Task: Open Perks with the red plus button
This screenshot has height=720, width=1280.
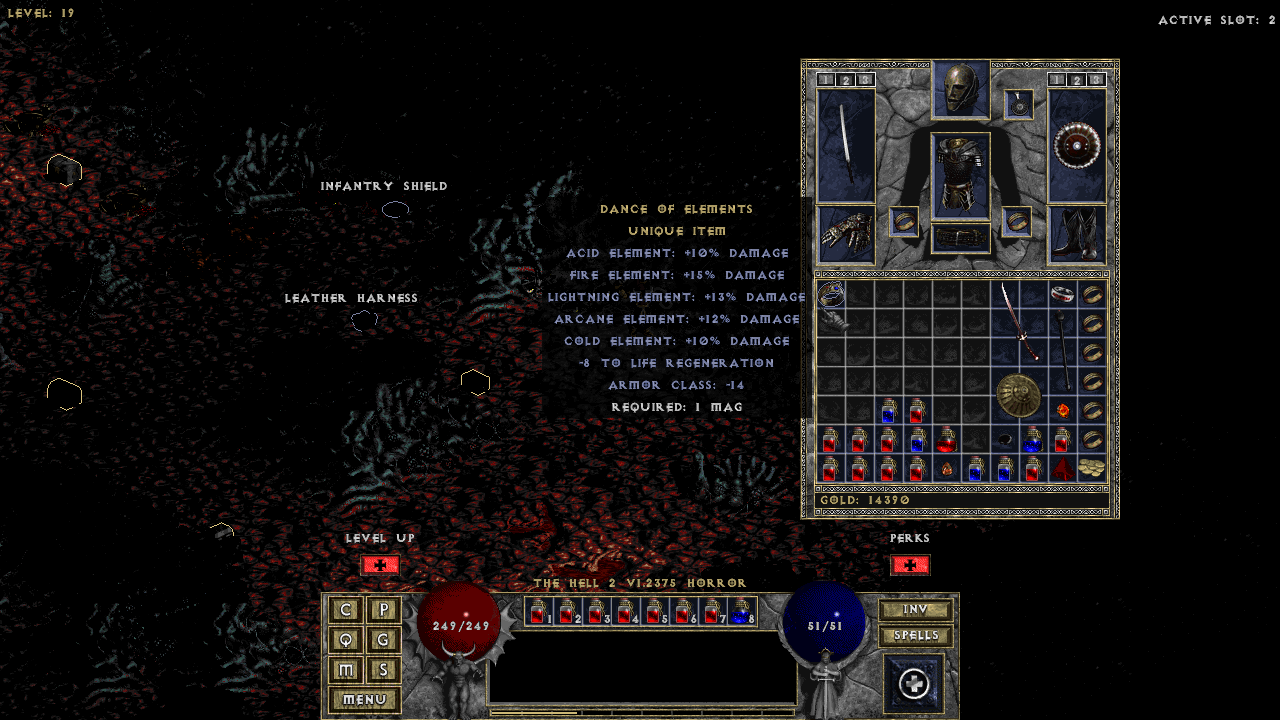Action: coord(910,565)
